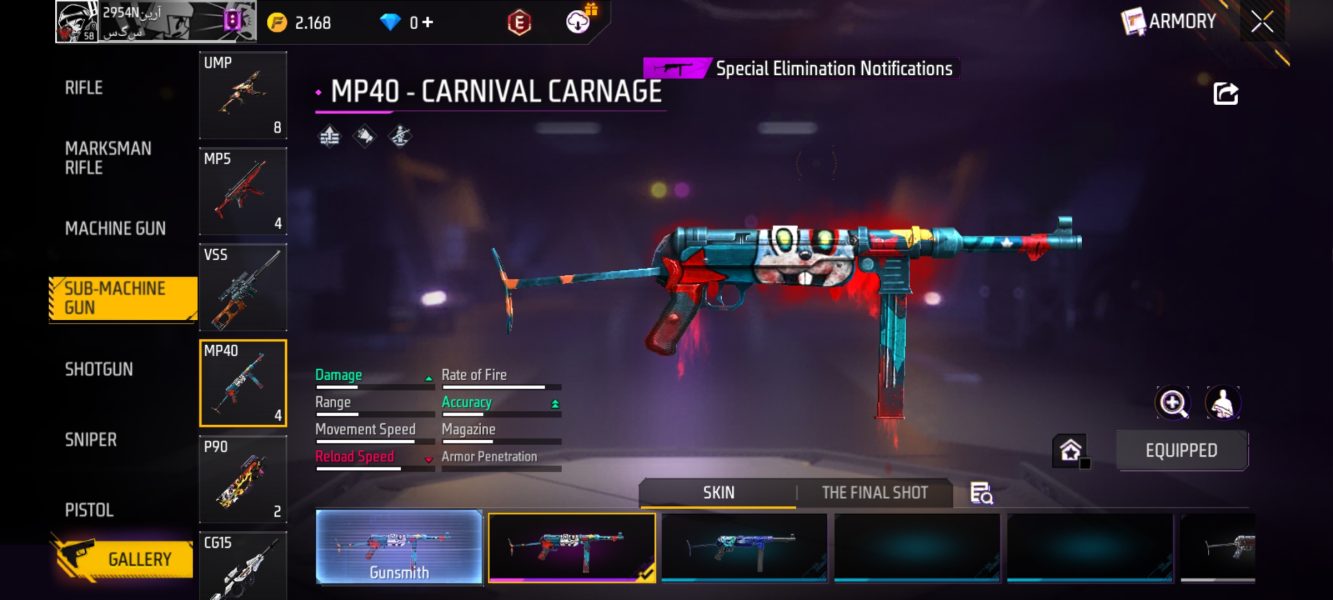Screen dimensions: 1333x600
Task: Add diamonds with the plus button
Action: pyautogui.click(x=428, y=22)
